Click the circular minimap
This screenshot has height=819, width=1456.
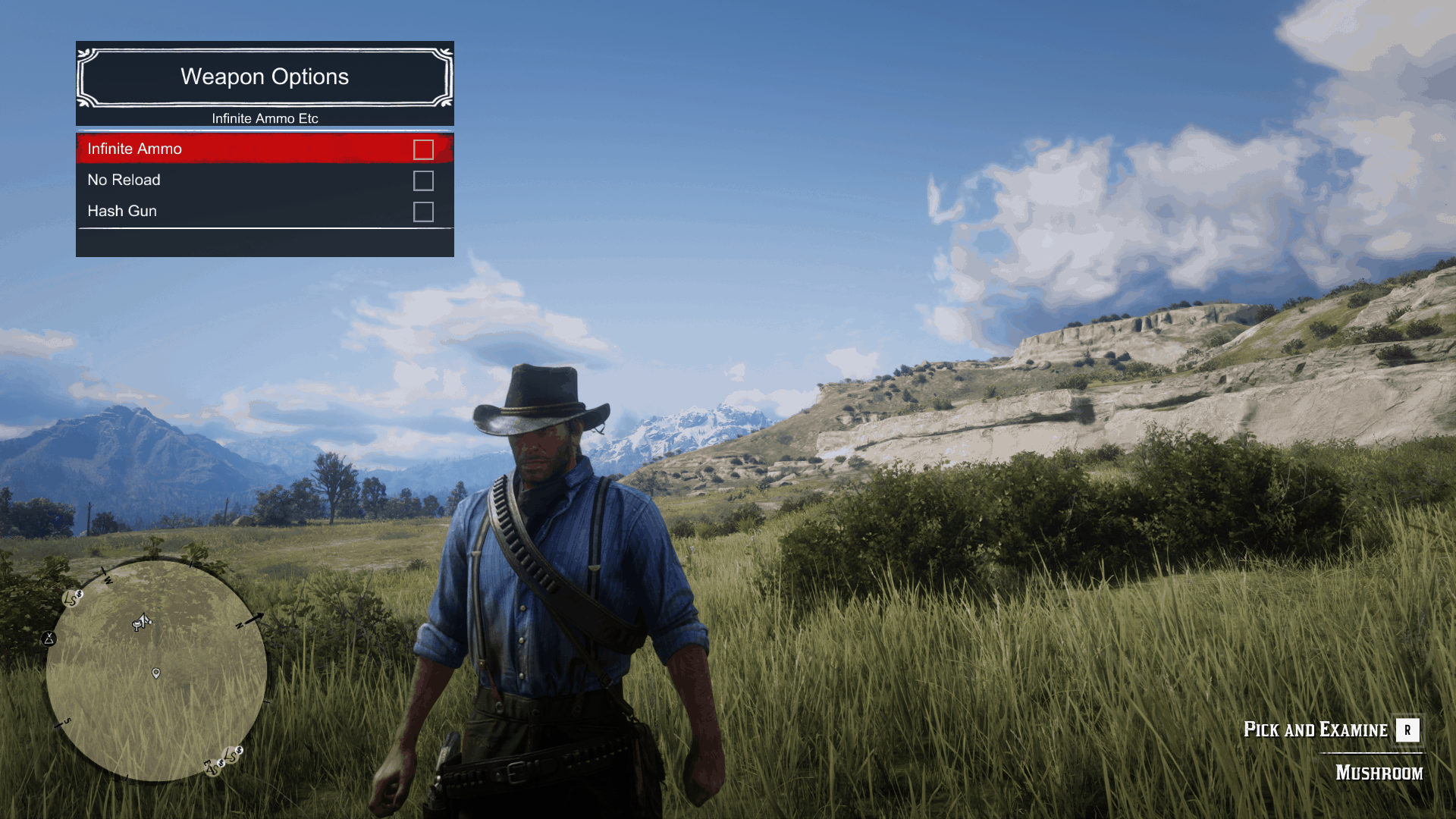[x=157, y=670]
